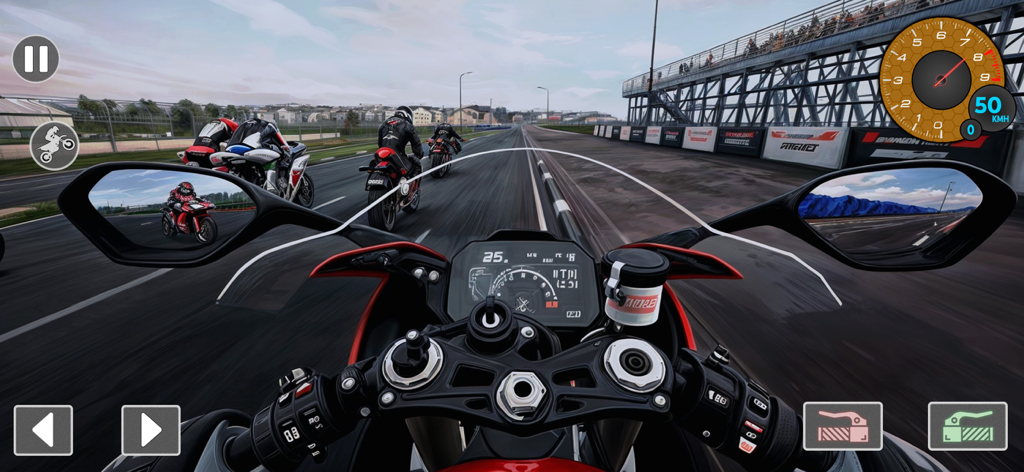Viewport: 1024px width, 472px height.
Task: Pause the race
Action: click(36, 59)
